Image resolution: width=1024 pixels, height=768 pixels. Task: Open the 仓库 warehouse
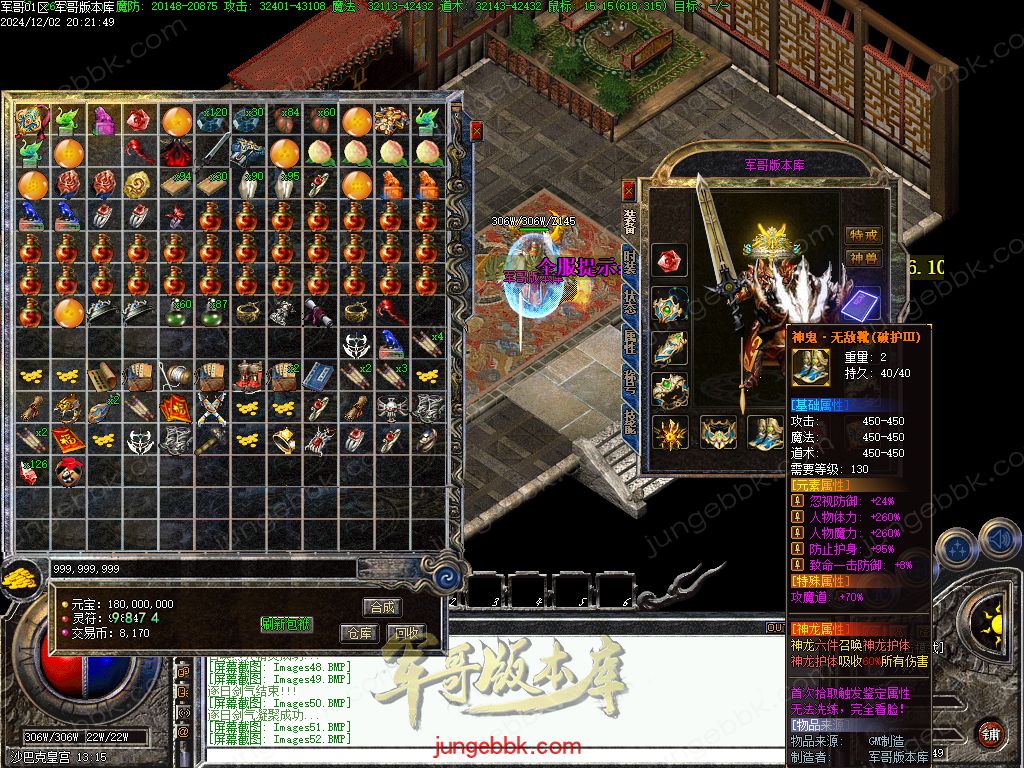[359, 633]
